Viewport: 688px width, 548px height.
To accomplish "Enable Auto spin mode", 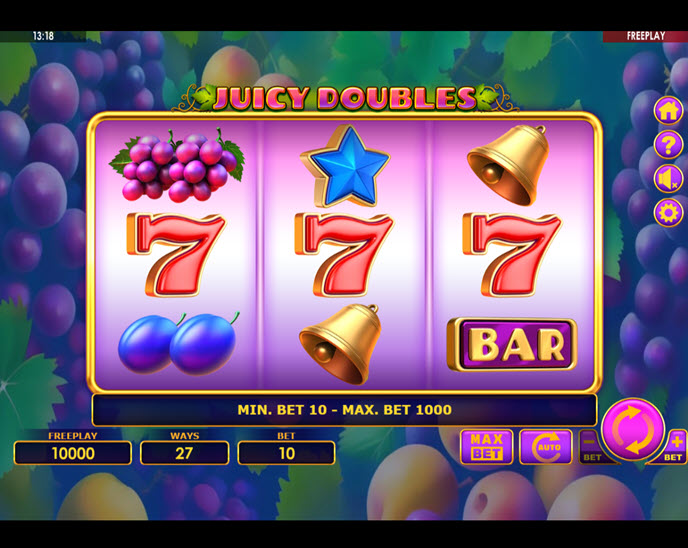I will click(x=545, y=447).
